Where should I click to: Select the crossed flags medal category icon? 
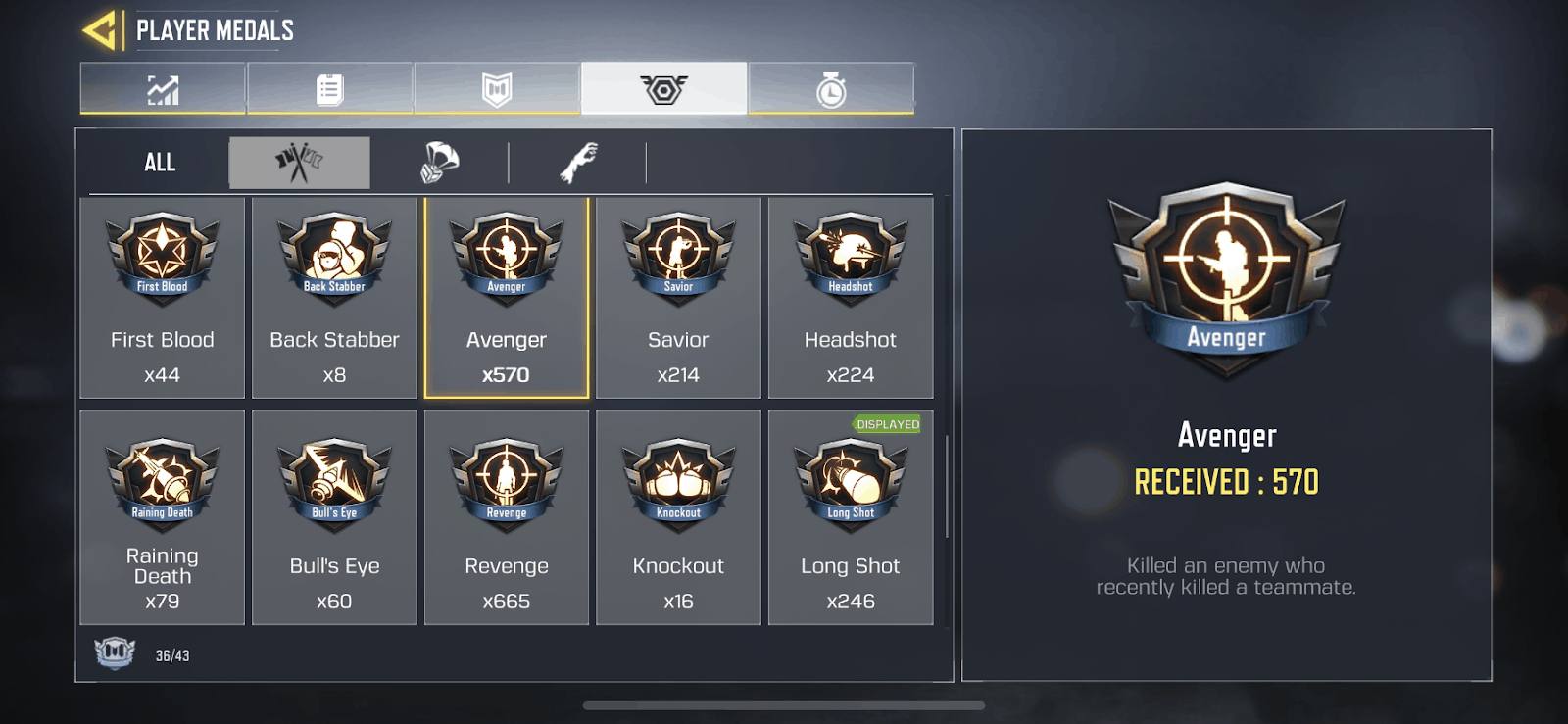(299, 162)
